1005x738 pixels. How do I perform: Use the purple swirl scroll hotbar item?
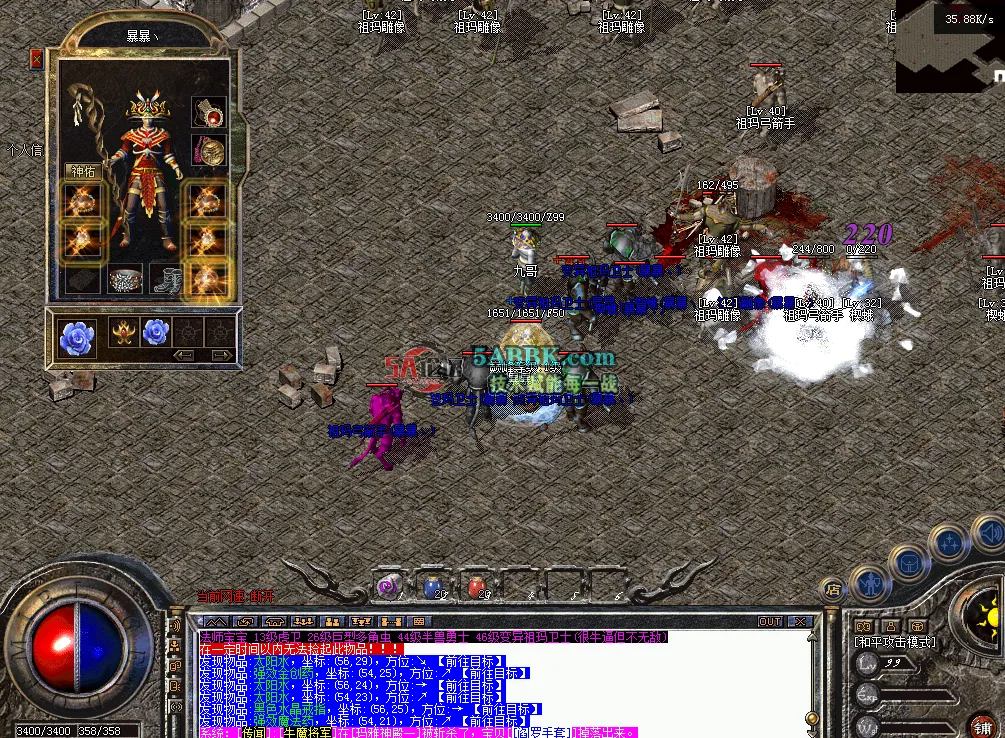pyautogui.click(x=388, y=587)
